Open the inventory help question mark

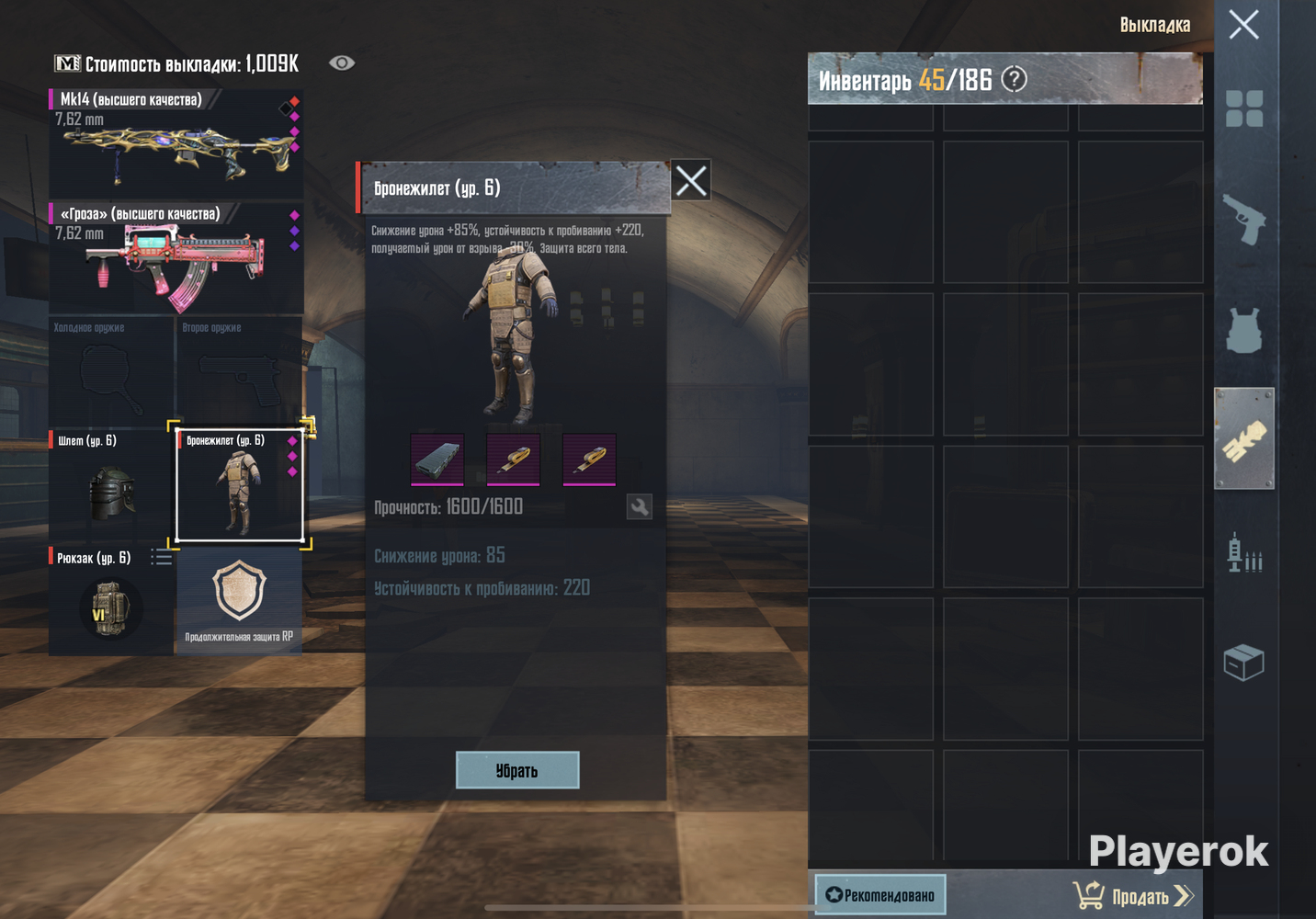click(x=1014, y=79)
